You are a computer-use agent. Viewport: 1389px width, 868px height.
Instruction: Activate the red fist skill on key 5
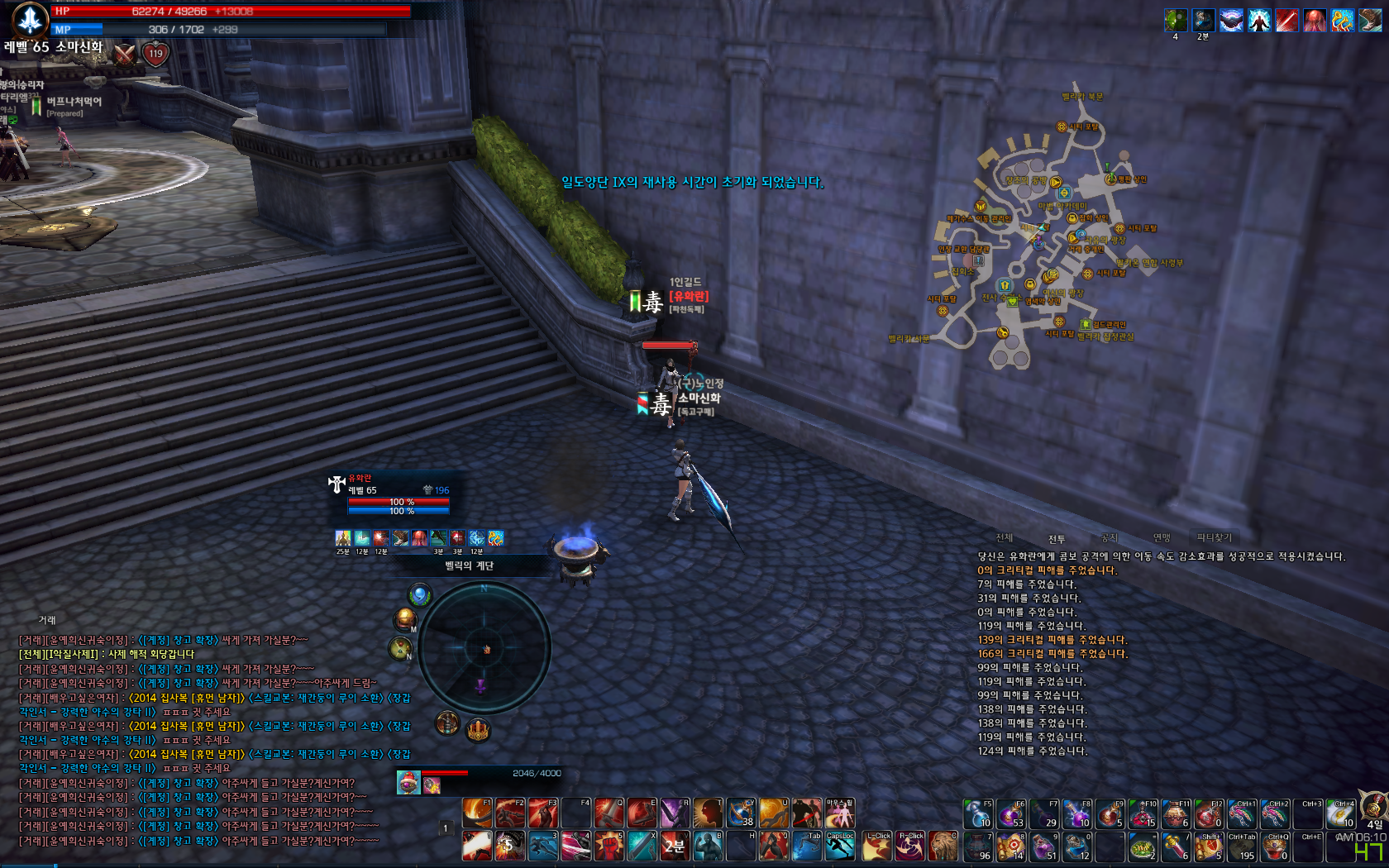click(609, 846)
